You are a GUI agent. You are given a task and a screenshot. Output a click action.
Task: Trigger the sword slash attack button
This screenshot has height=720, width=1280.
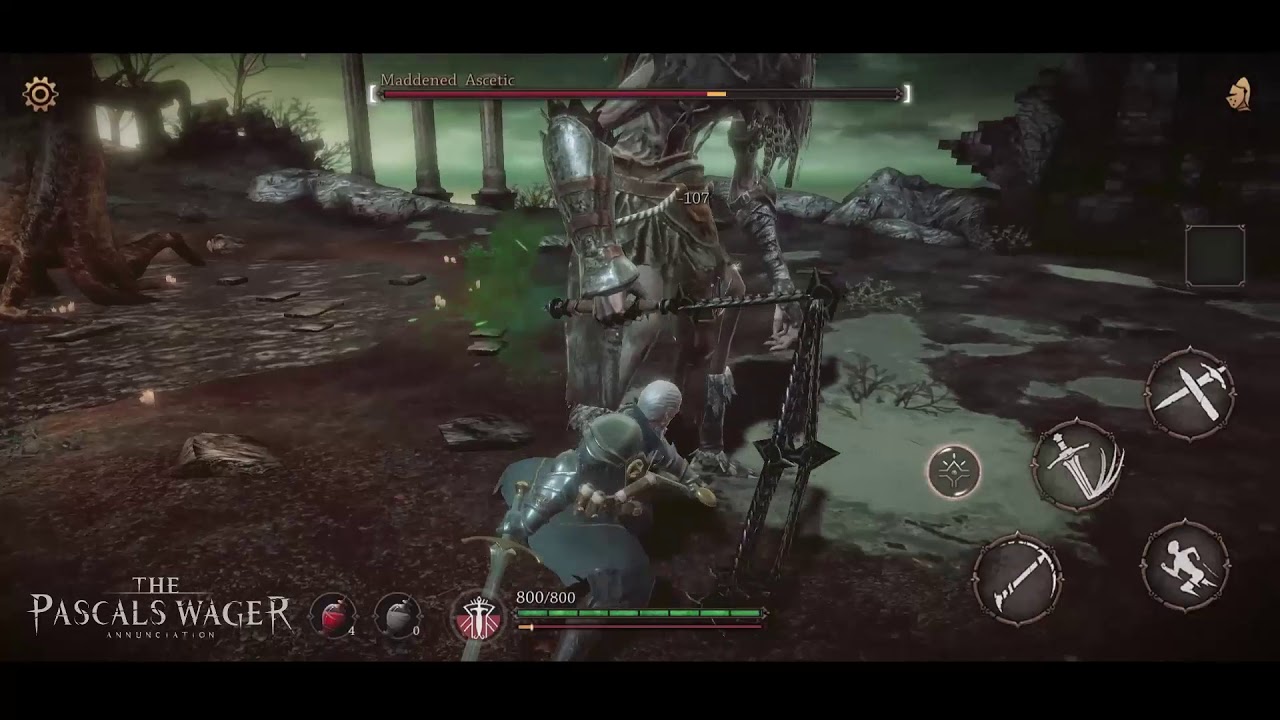click(x=1079, y=466)
